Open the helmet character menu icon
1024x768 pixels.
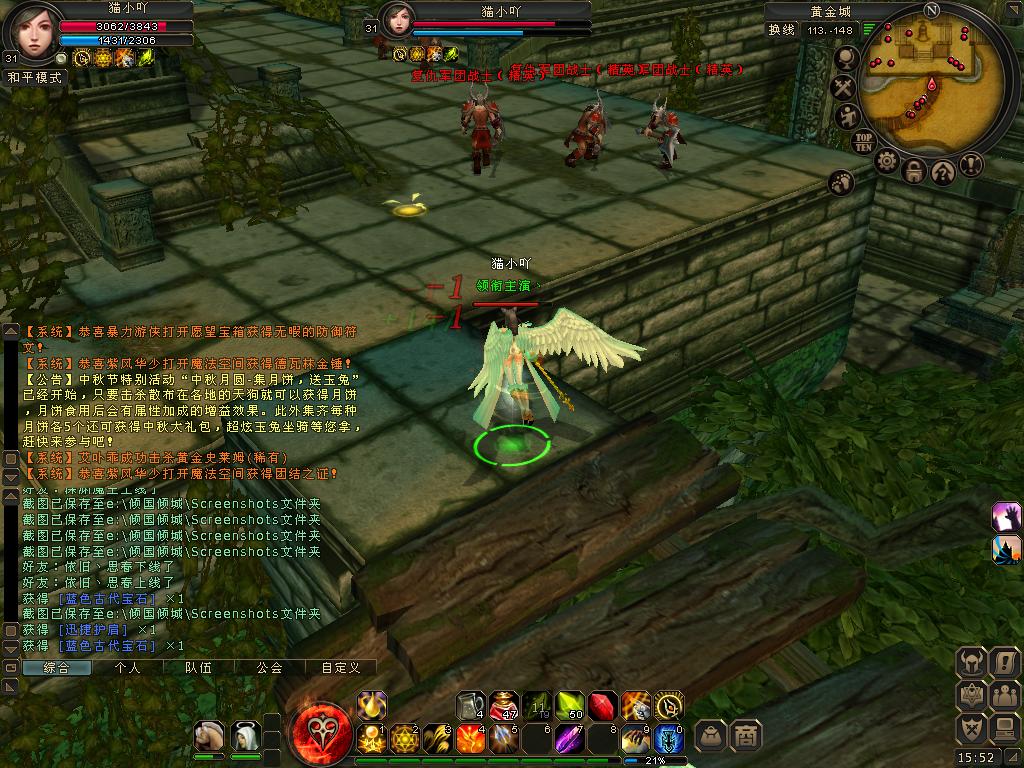[x=972, y=663]
